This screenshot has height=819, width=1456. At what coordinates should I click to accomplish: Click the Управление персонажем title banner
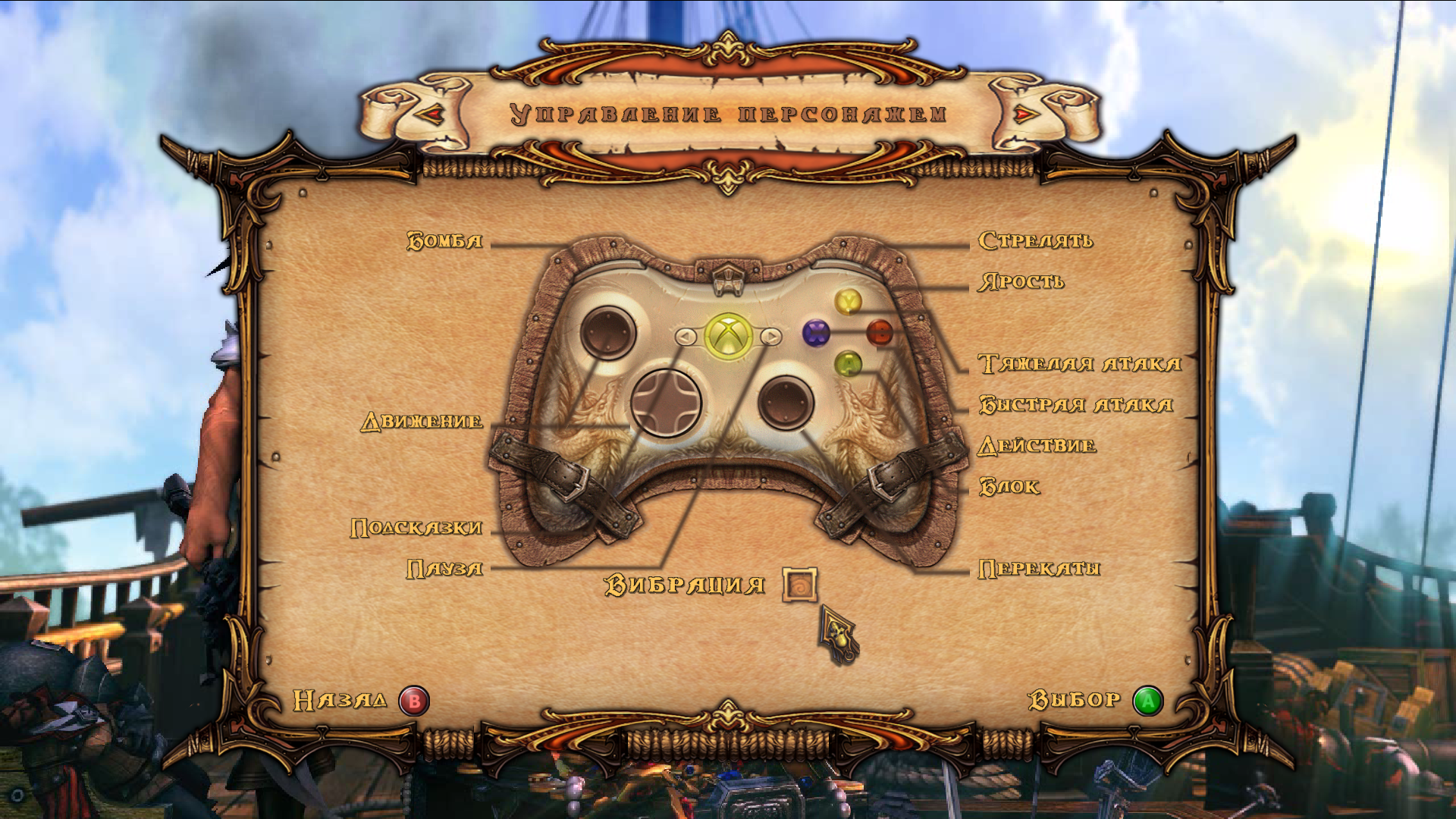pyautogui.click(x=726, y=114)
